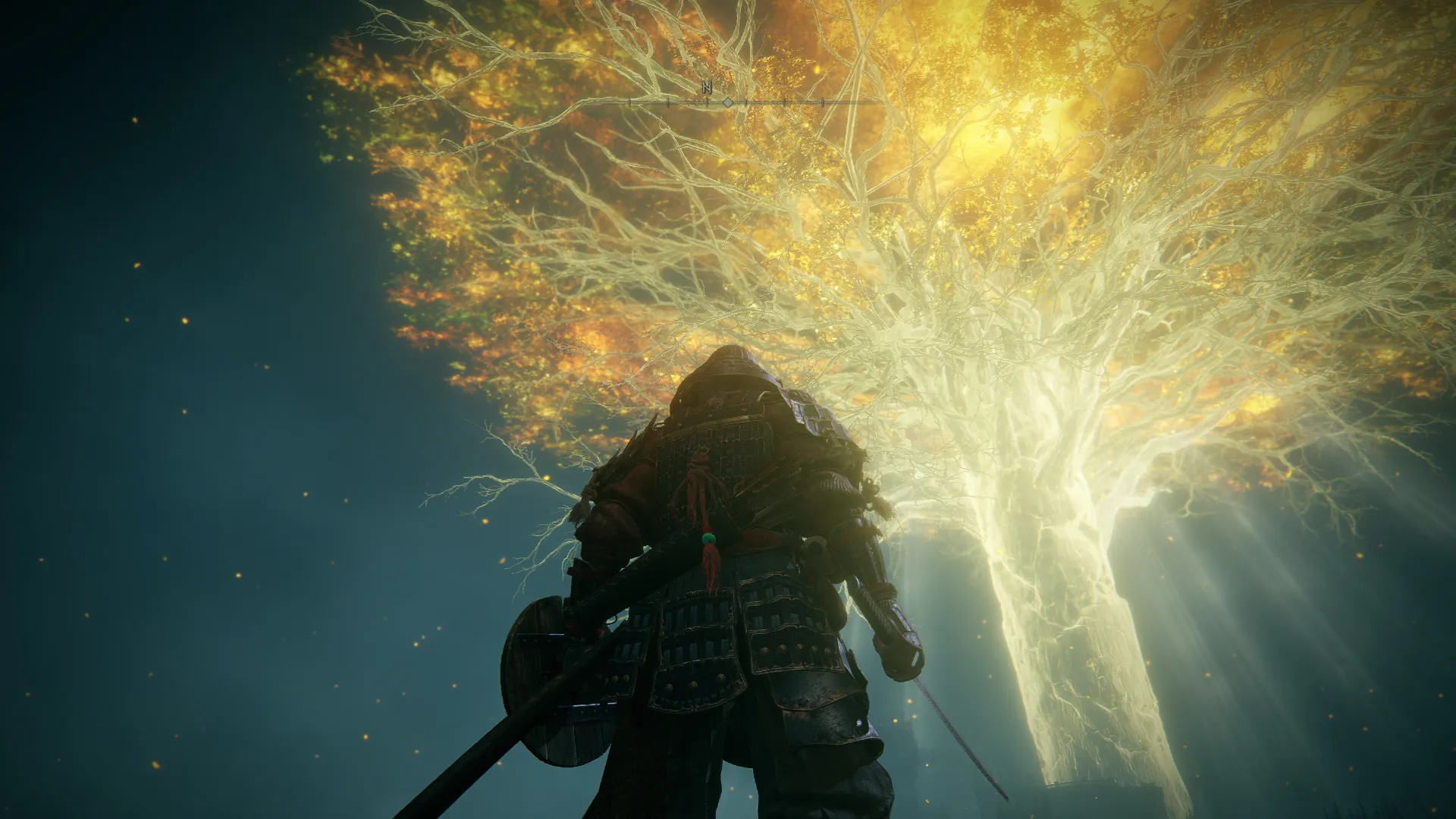1456x819 pixels.
Task: Click the compass bar's diamond center marker
Action: coord(728,102)
